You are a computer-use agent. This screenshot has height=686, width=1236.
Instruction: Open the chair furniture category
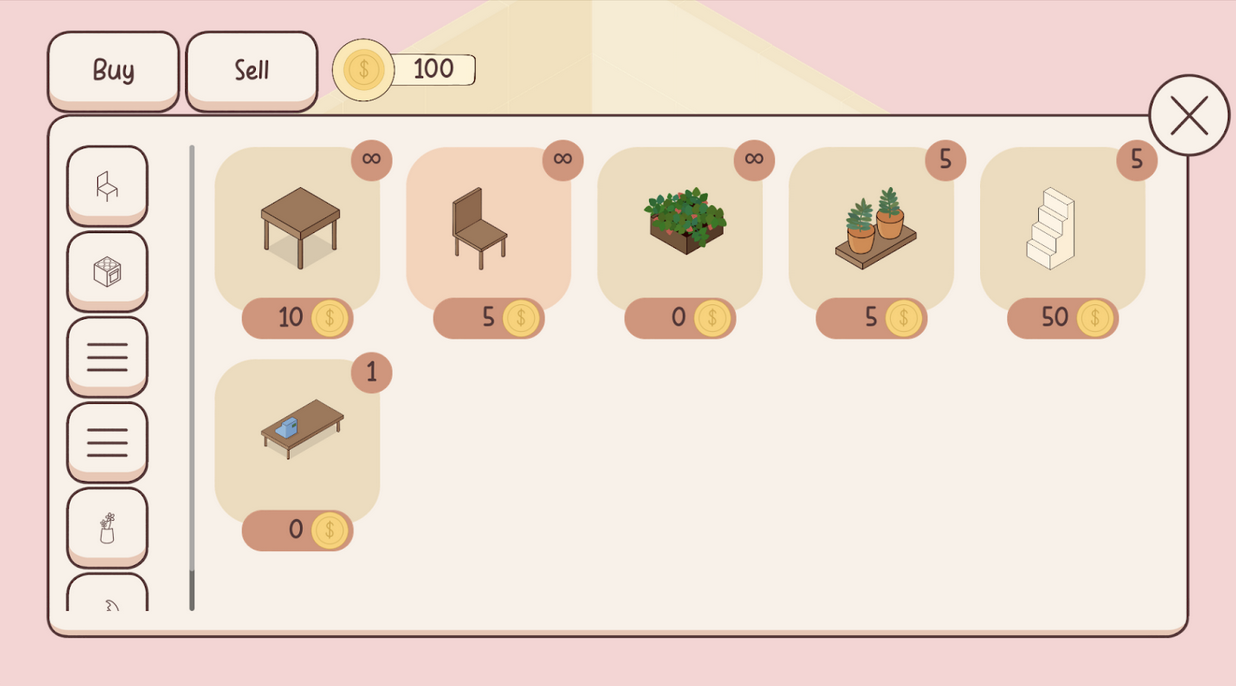pyautogui.click(x=107, y=185)
